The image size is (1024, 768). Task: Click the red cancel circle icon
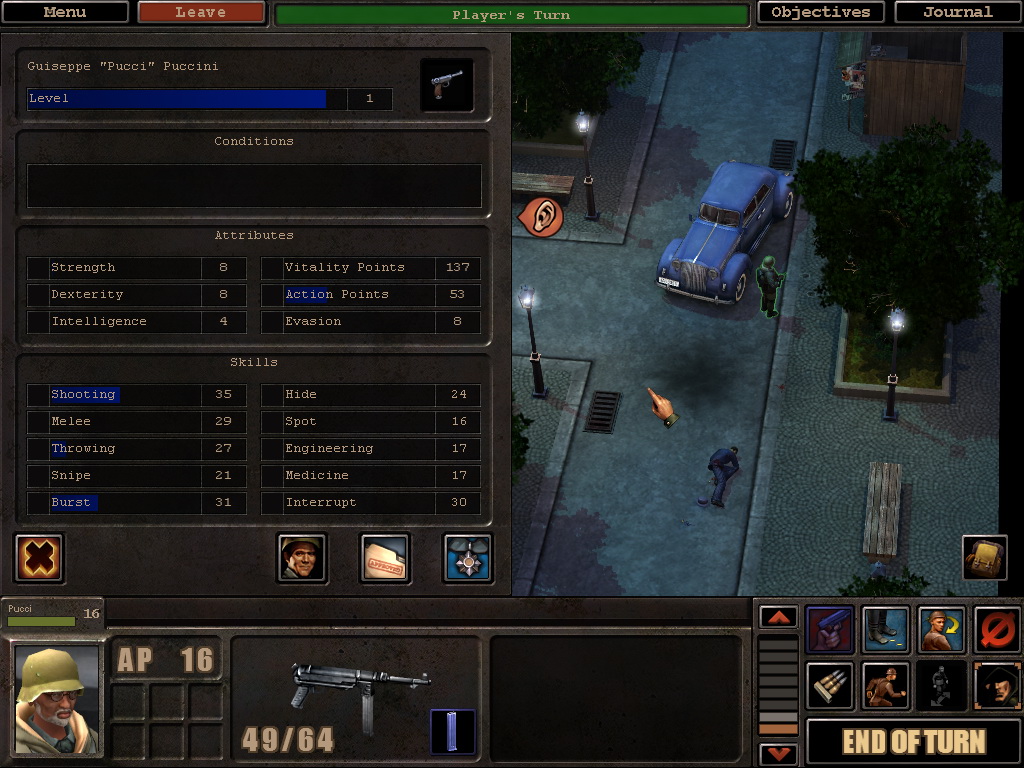coord(997,630)
